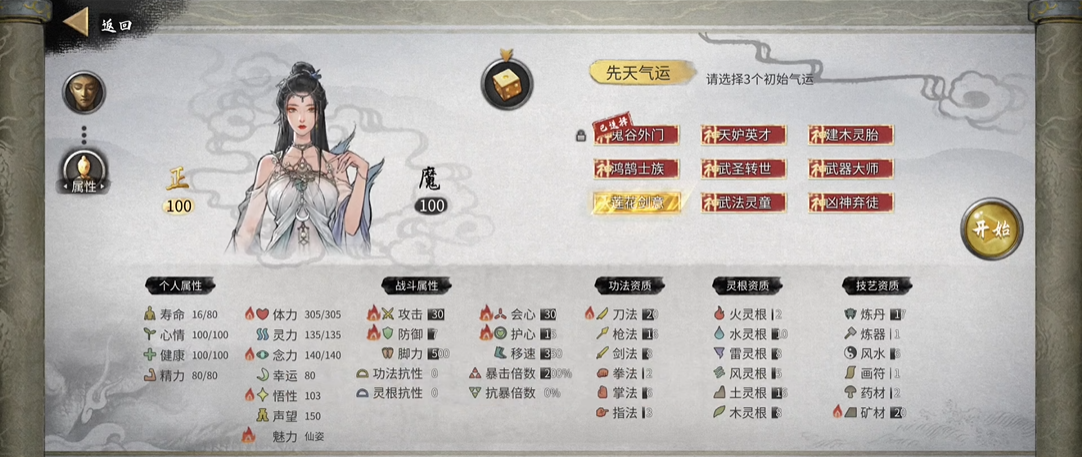
Task: Choose the 鬼谷外门 destiny trait
Action: tap(637, 135)
